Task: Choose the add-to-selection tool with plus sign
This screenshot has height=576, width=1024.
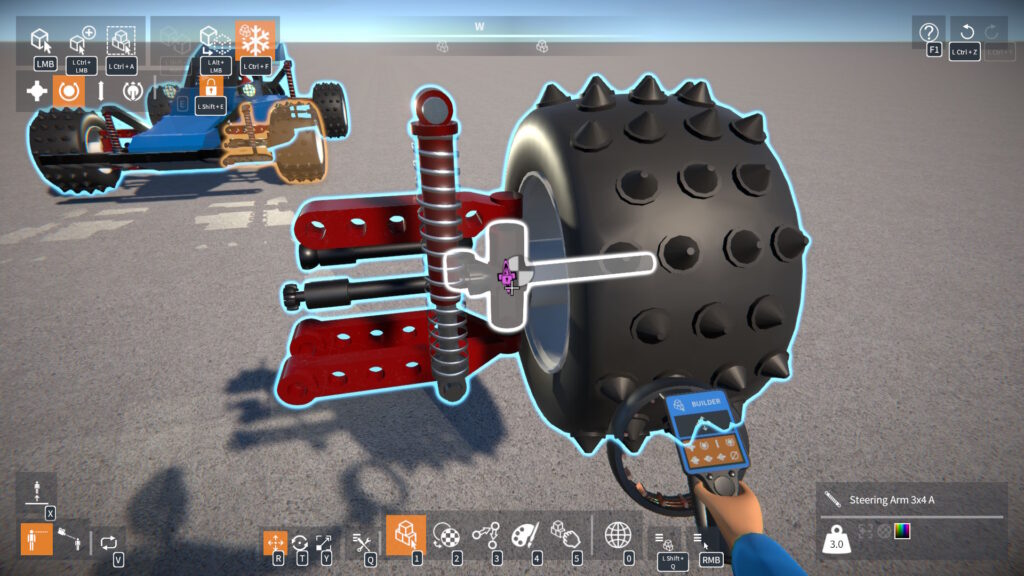Action: tap(81, 41)
